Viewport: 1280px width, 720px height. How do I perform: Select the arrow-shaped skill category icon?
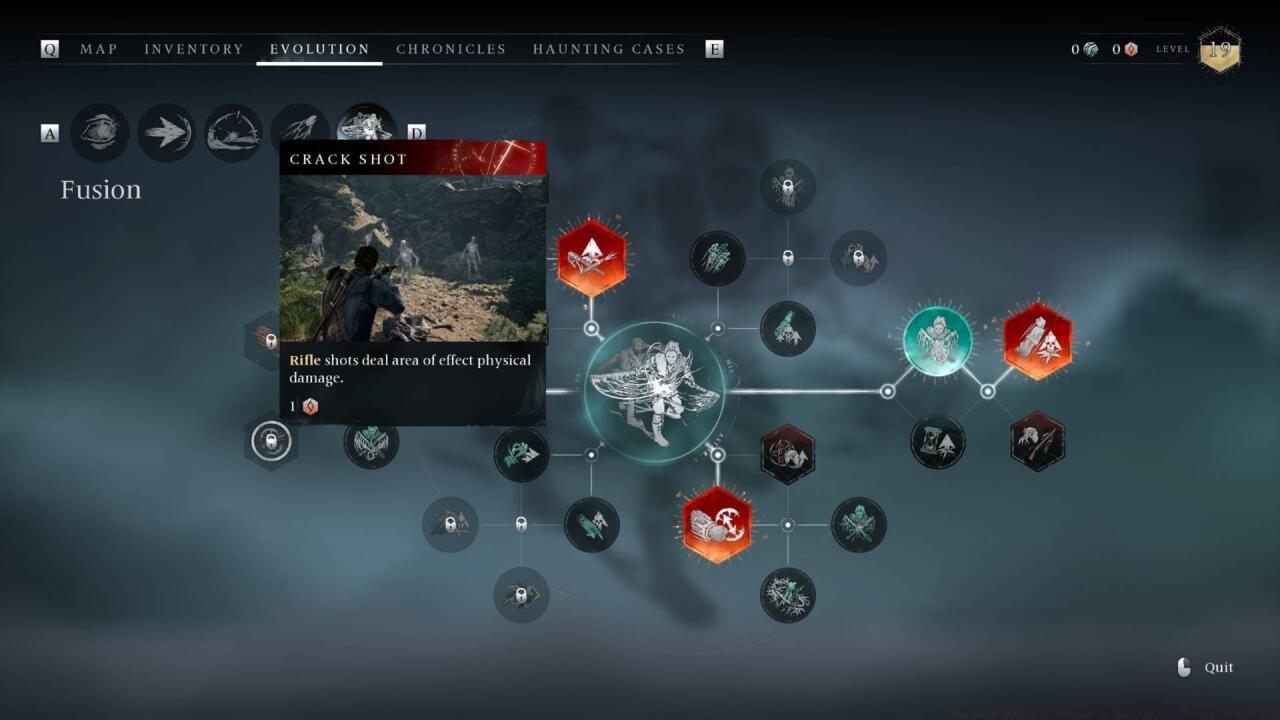coord(166,133)
